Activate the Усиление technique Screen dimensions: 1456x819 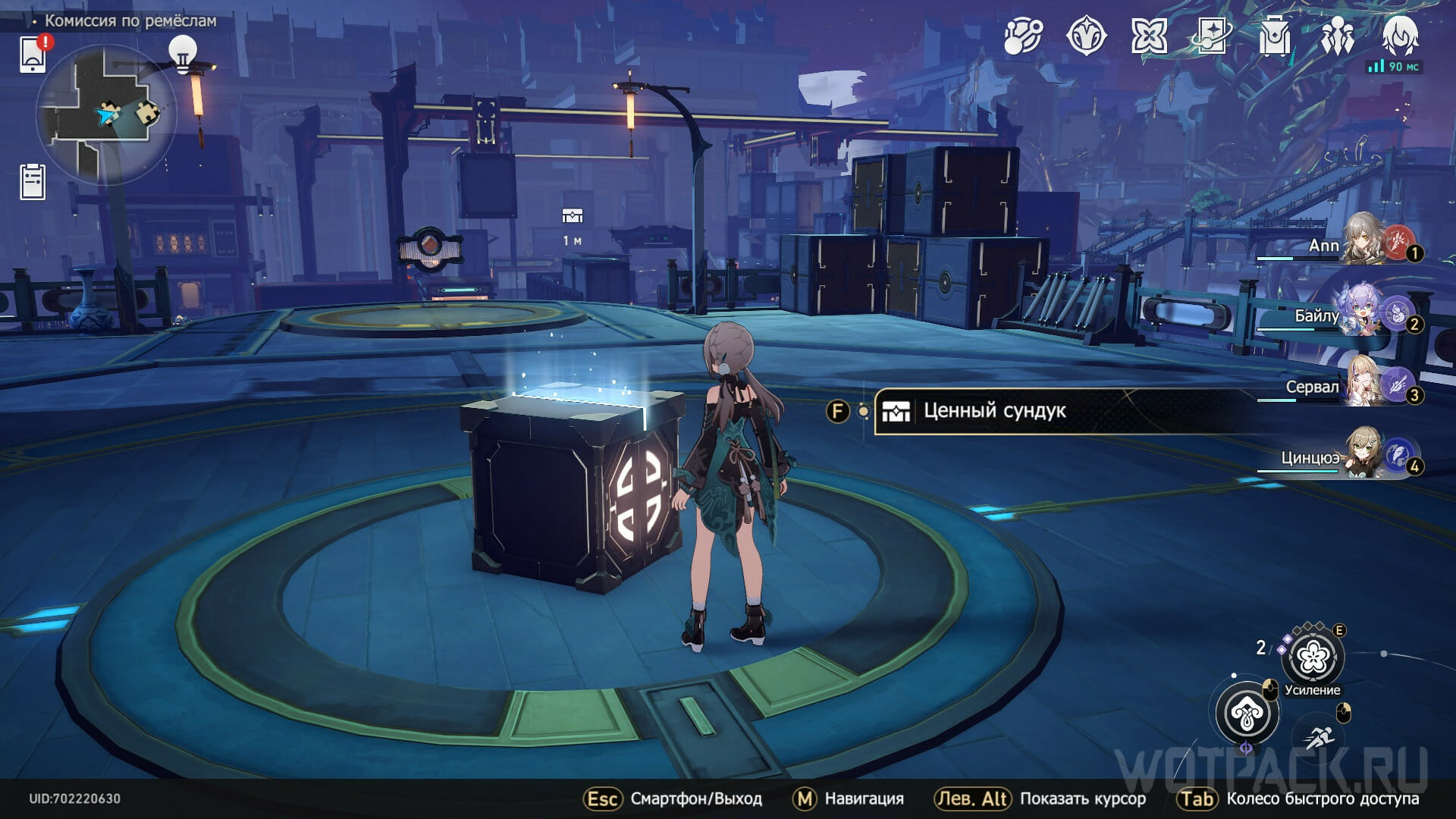[1312, 658]
